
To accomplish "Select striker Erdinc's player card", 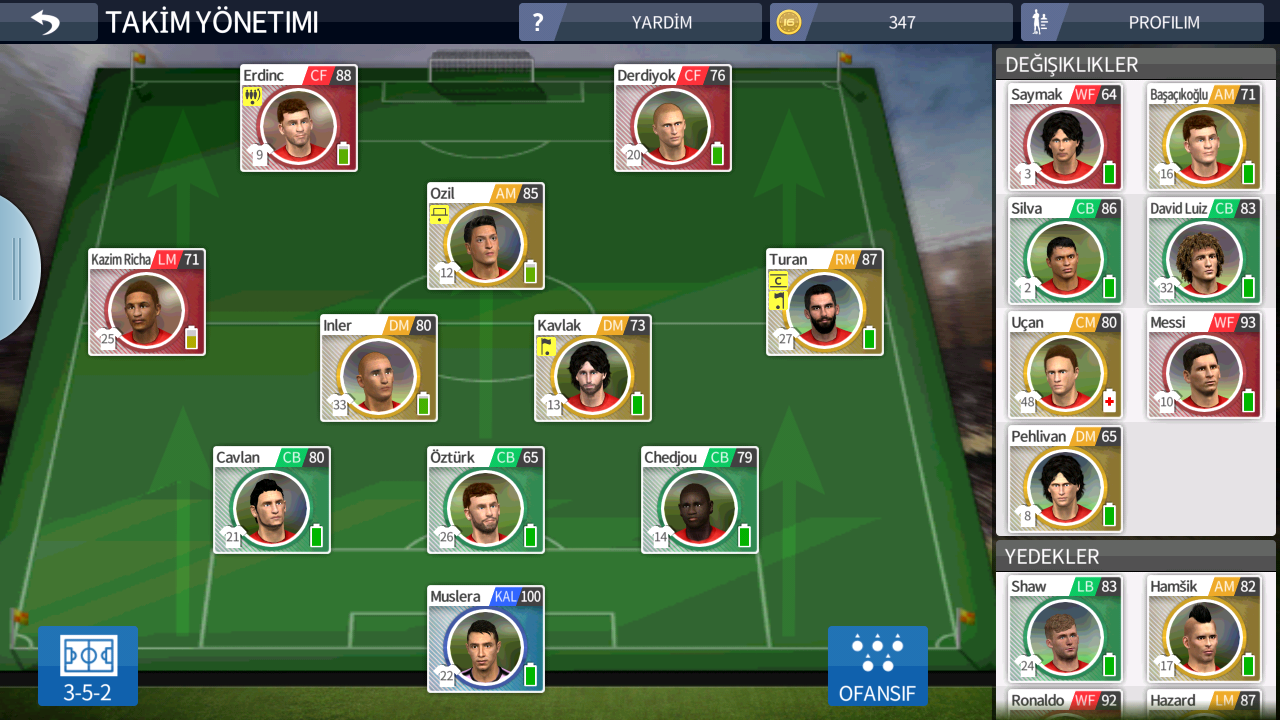I will tap(299, 118).
